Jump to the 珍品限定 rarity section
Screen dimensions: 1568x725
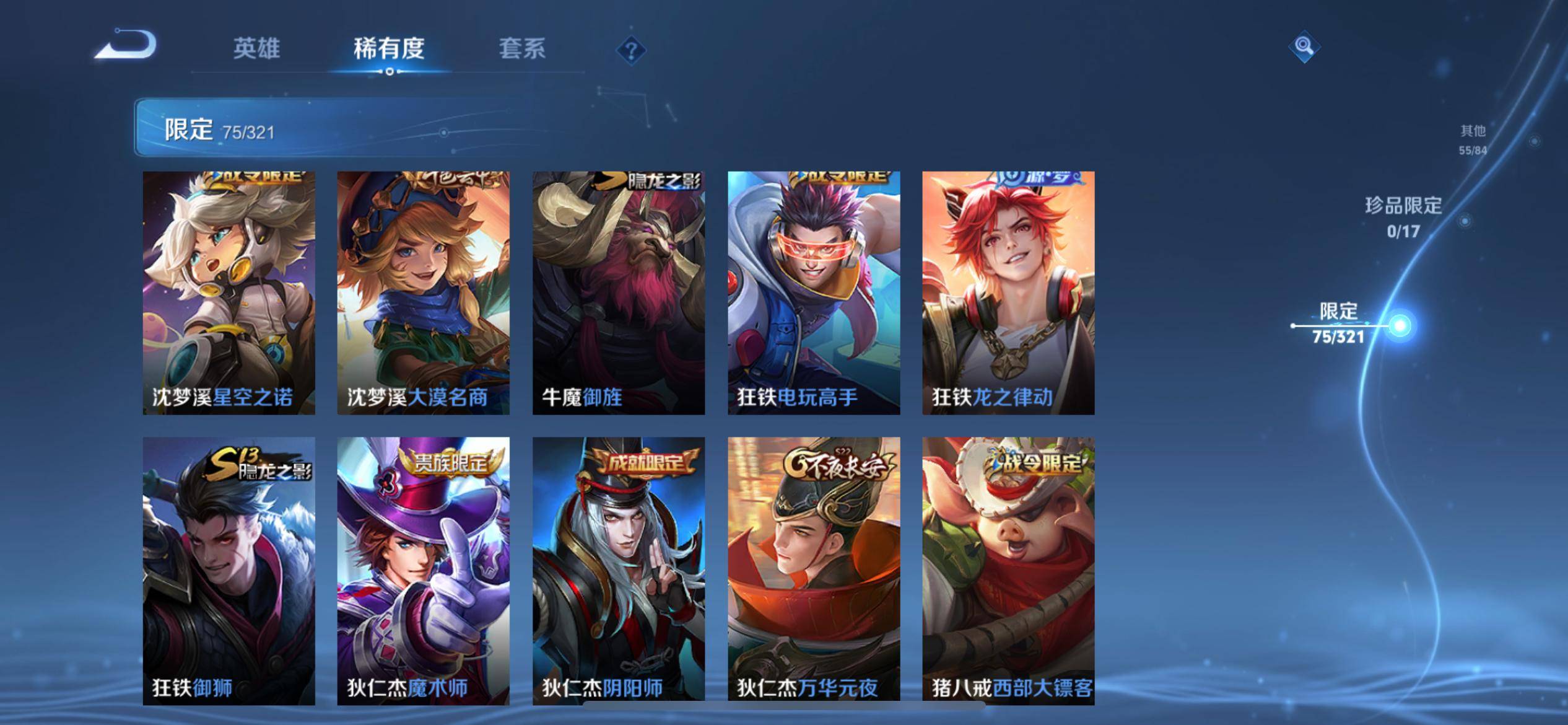(x=1403, y=217)
